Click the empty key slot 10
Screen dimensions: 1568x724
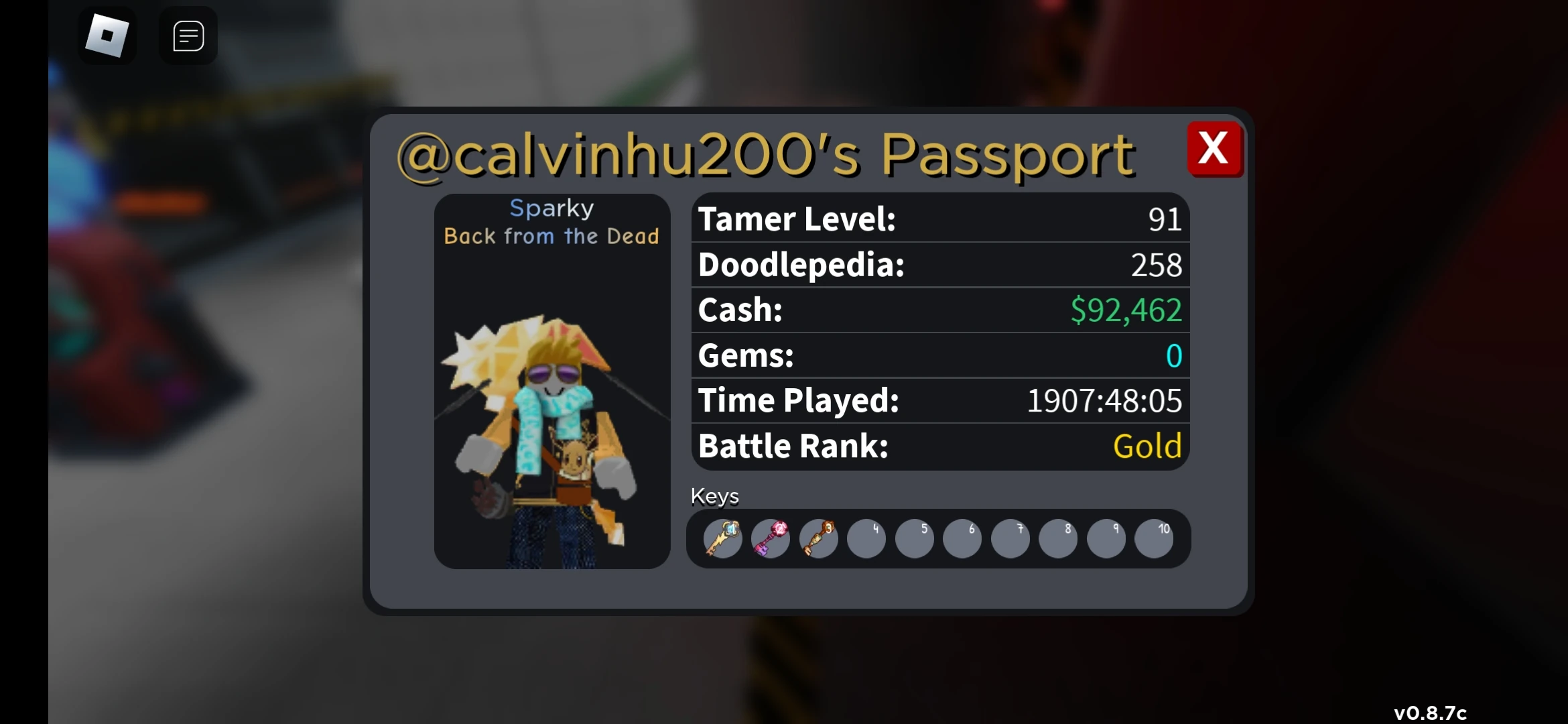(1155, 538)
